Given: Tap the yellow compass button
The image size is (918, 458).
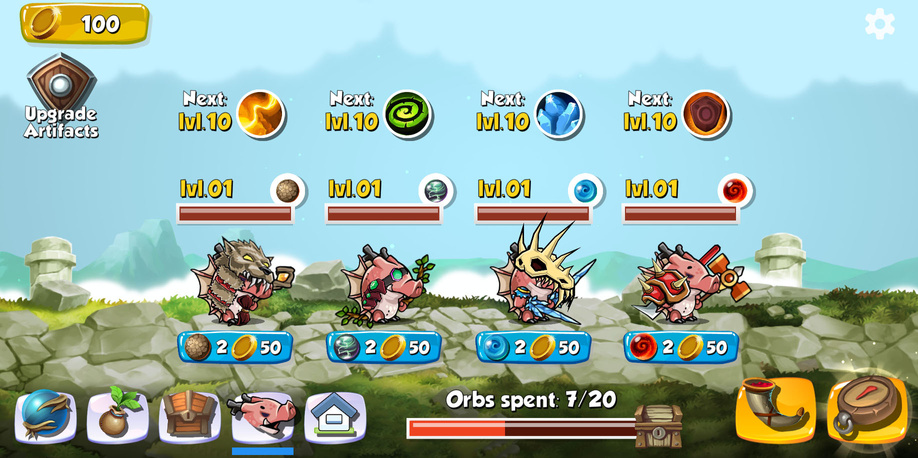Looking at the screenshot, I should click(x=866, y=410).
